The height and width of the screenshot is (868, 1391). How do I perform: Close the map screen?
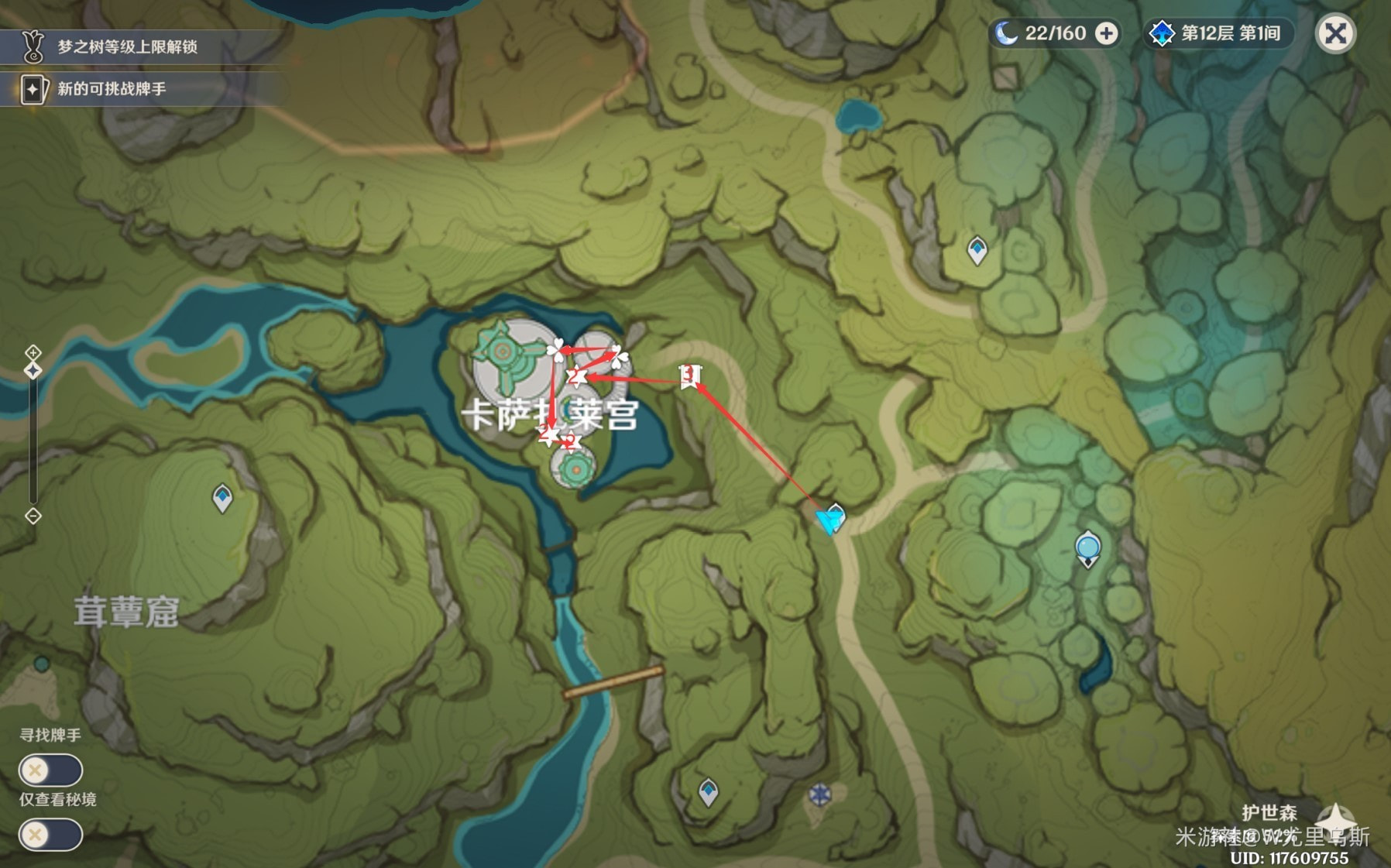(x=1335, y=34)
